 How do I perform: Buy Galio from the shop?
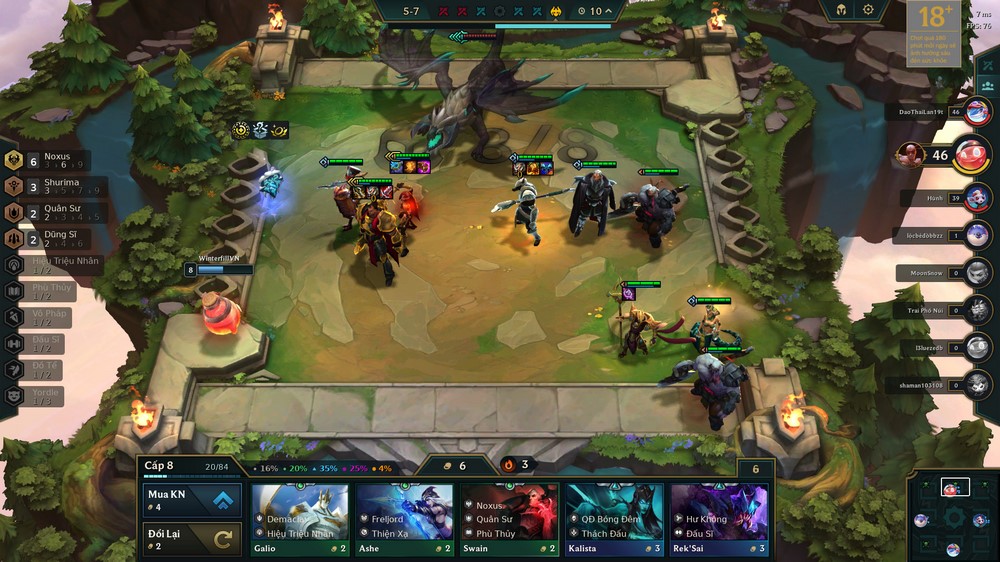pyautogui.click(x=300, y=518)
